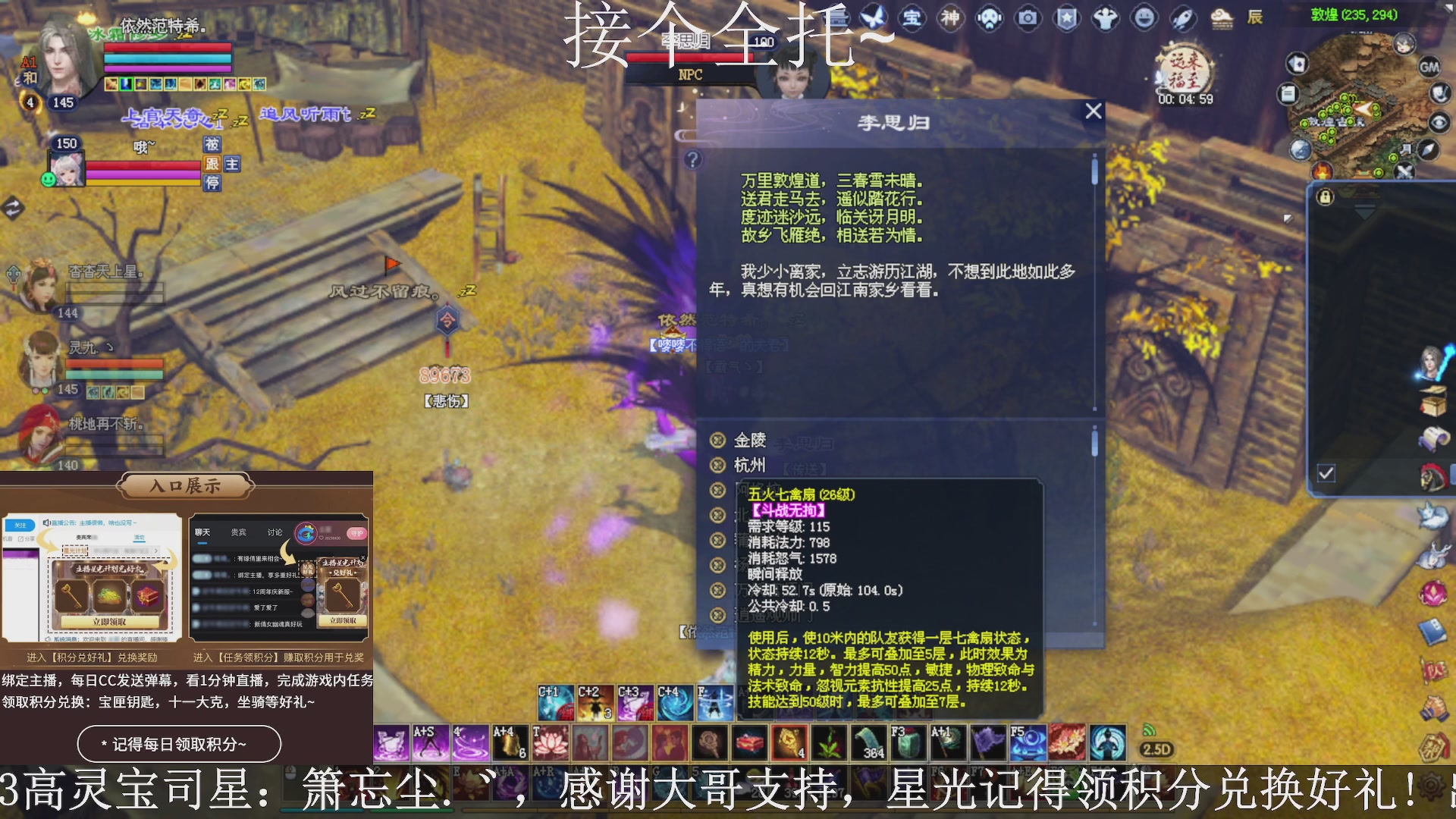The image size is (1456, 819).
Task: Collapse the right panel using its down arrow
Action: click(x=1364, y=213)
